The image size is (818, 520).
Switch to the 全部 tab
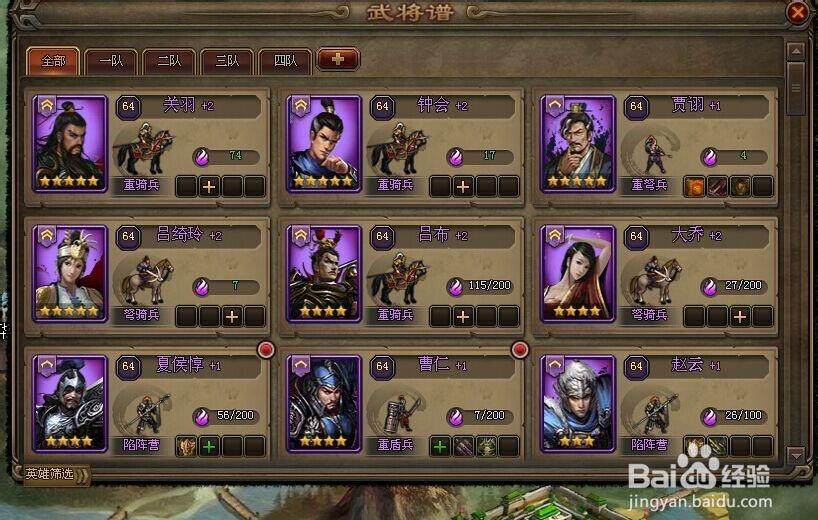(53, 60)
